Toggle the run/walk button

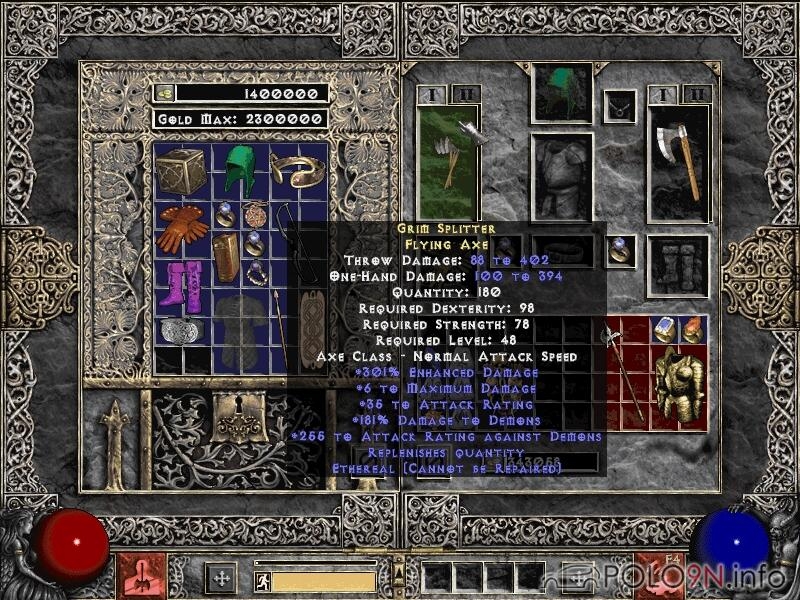pos(262,581)
